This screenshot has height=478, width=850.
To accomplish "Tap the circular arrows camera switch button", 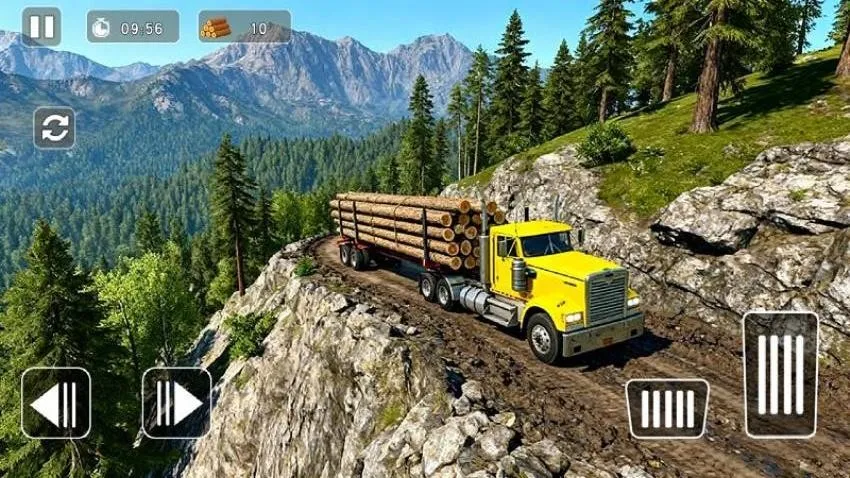I will pyautogui.click(x=54, y=128).
